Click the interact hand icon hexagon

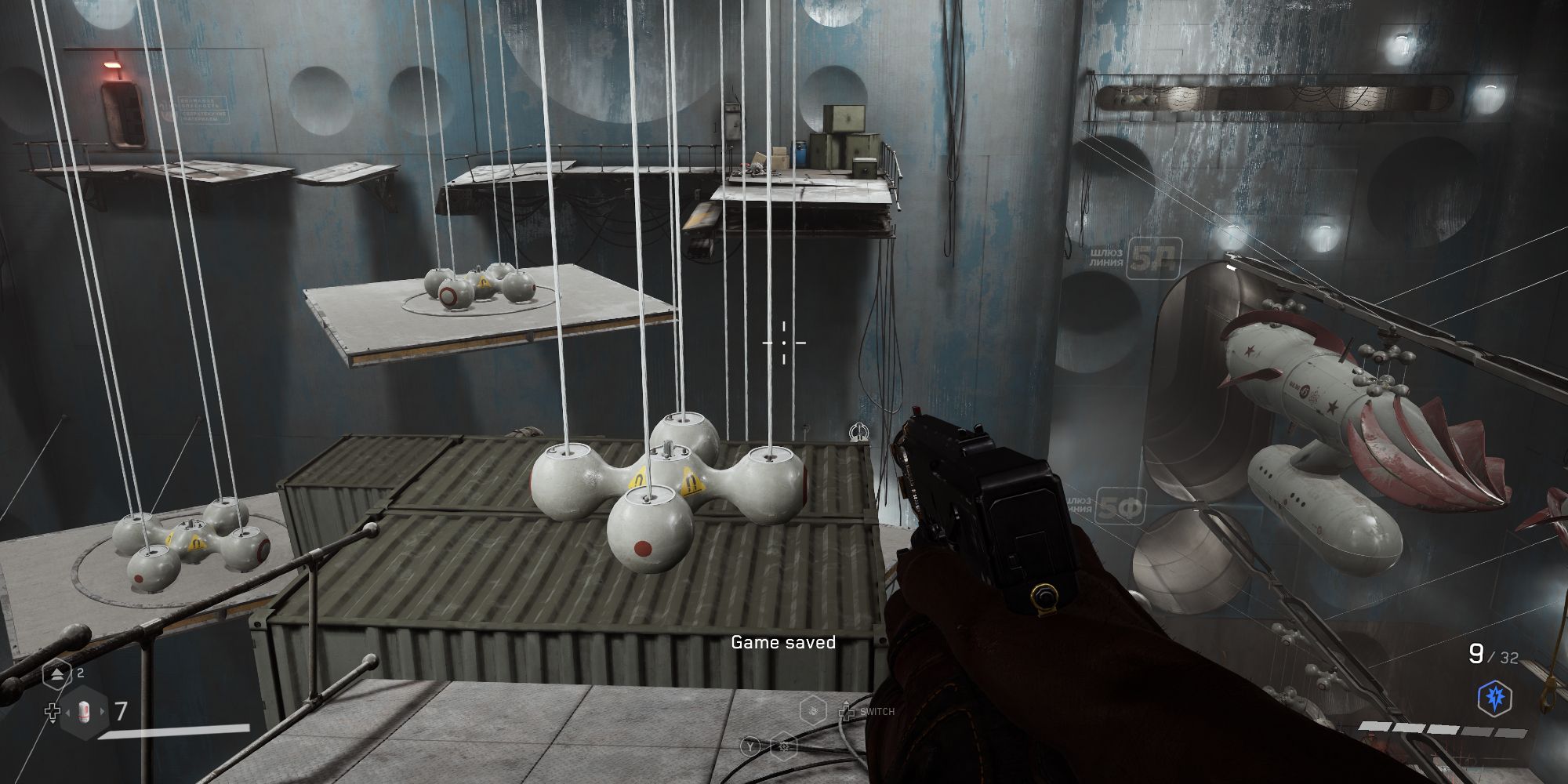(x=813, y=711)
